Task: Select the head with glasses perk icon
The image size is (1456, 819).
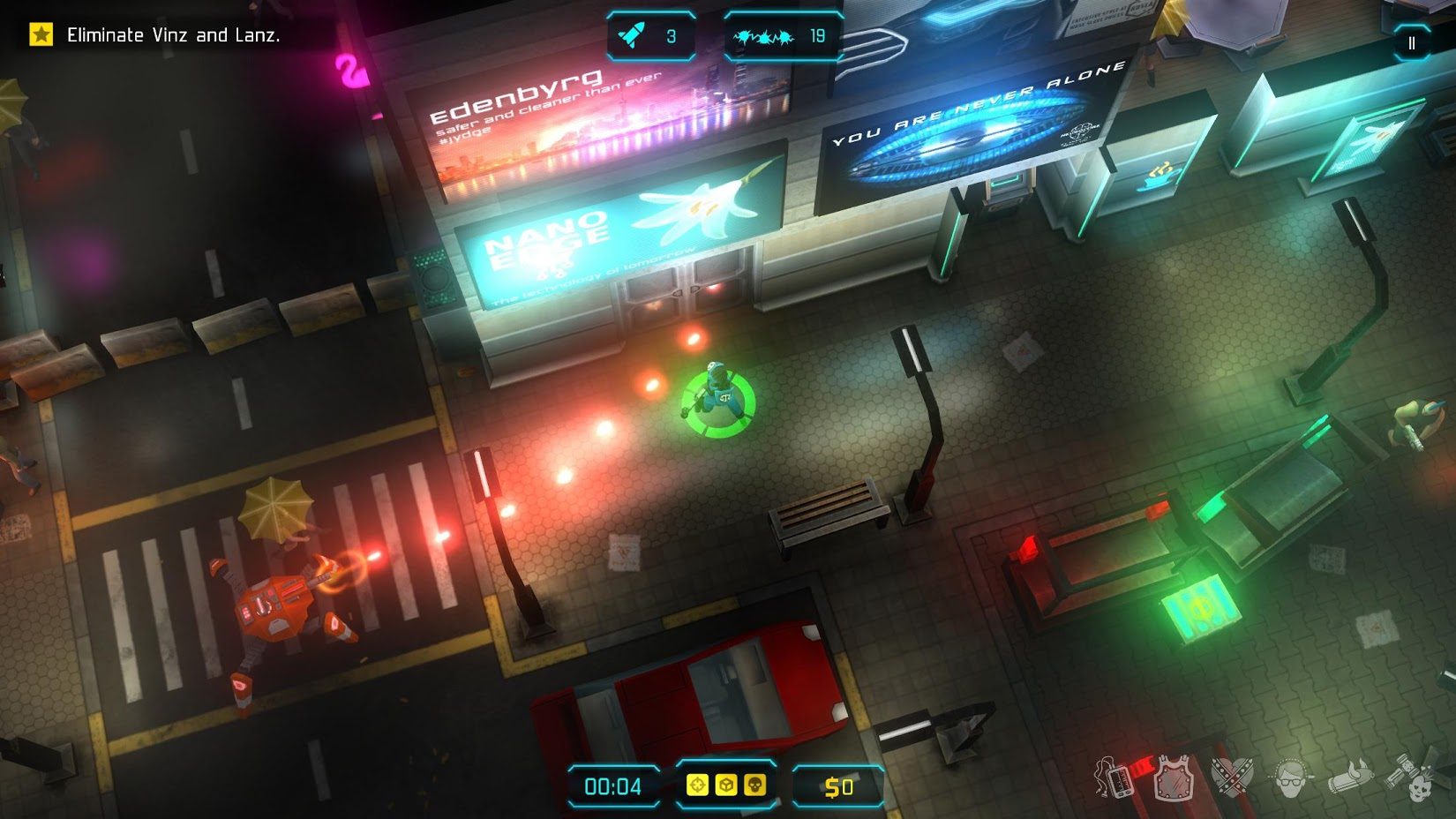Action: tap(1290, 778)
